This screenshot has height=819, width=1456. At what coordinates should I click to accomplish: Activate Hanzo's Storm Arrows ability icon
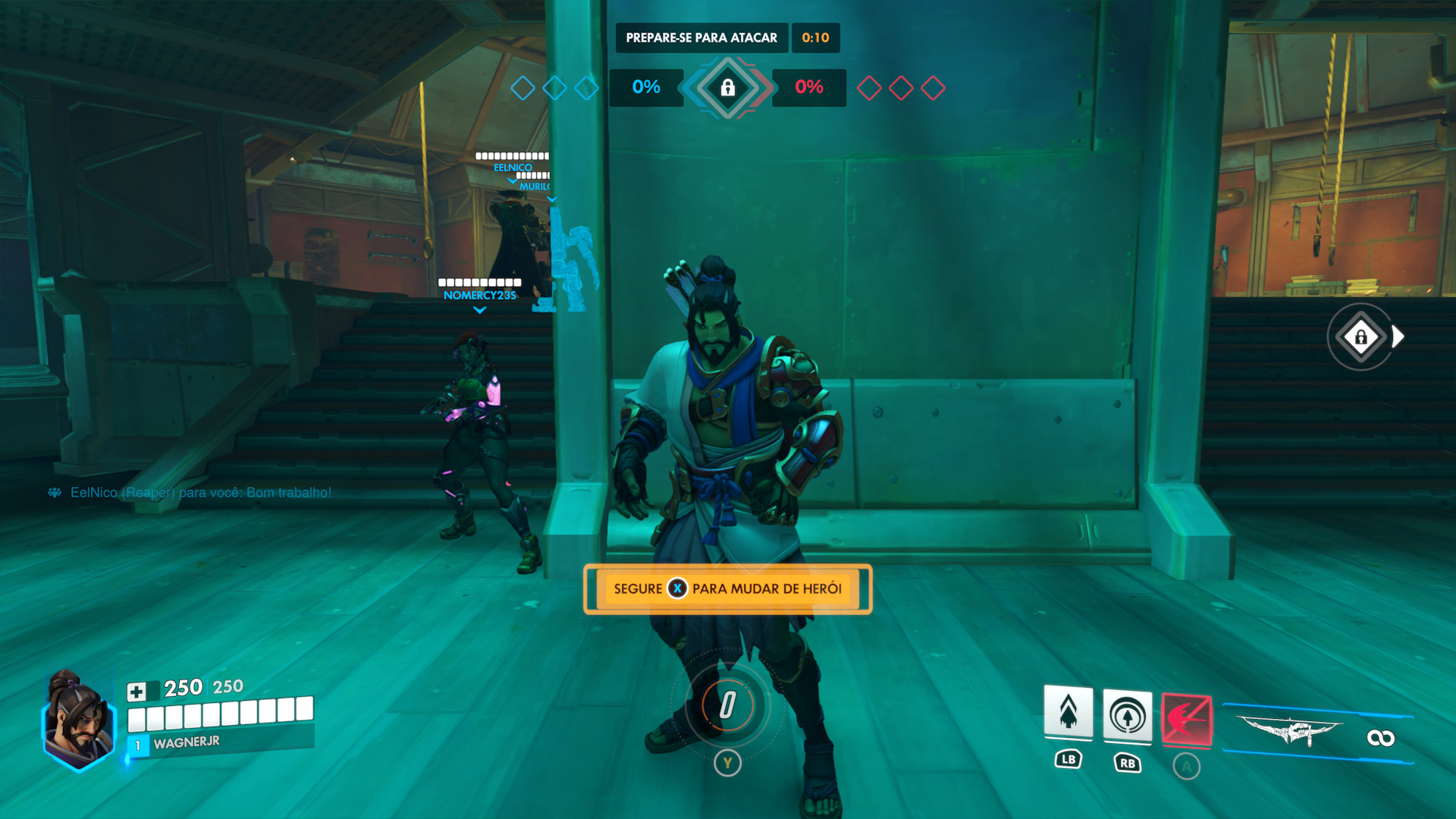[x=1068, y=713]
